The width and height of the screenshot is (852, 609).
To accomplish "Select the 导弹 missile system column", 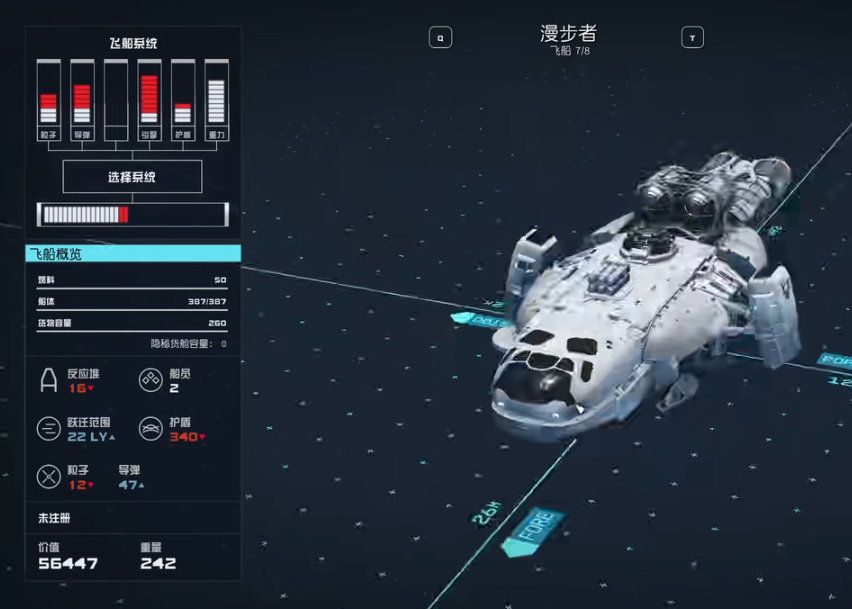I will [x=82, y=100].
